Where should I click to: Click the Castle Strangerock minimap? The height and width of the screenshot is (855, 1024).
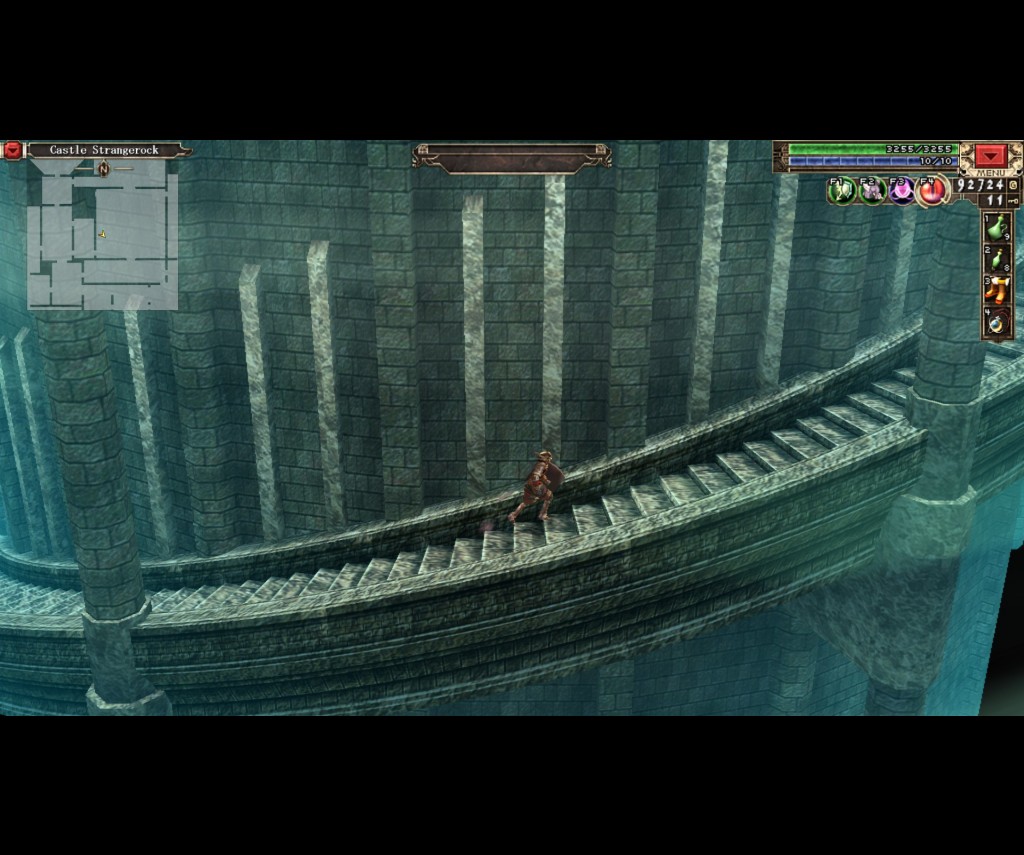coord(102,236)
